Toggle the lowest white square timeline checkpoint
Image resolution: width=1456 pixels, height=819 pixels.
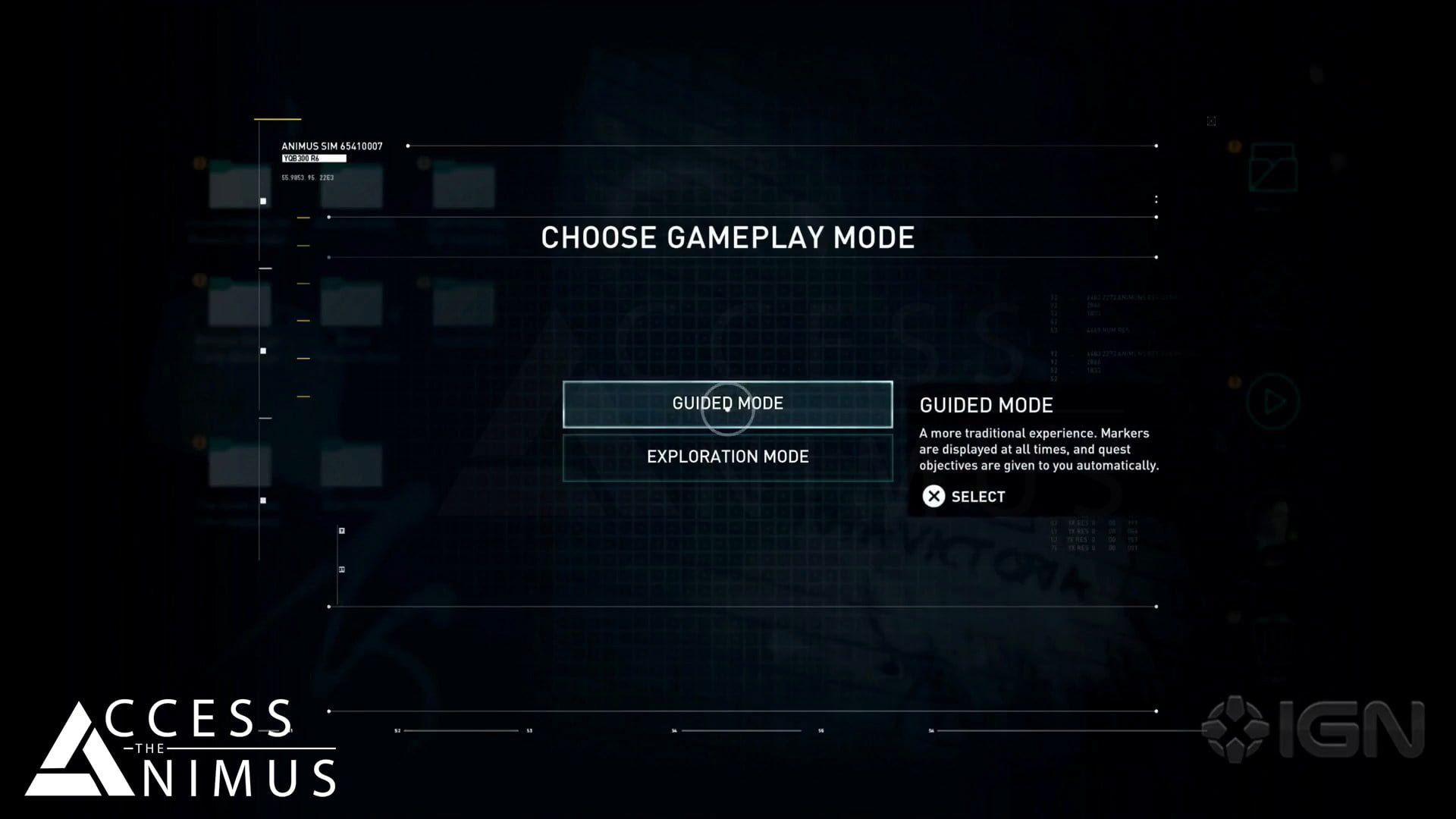point(263,499)
